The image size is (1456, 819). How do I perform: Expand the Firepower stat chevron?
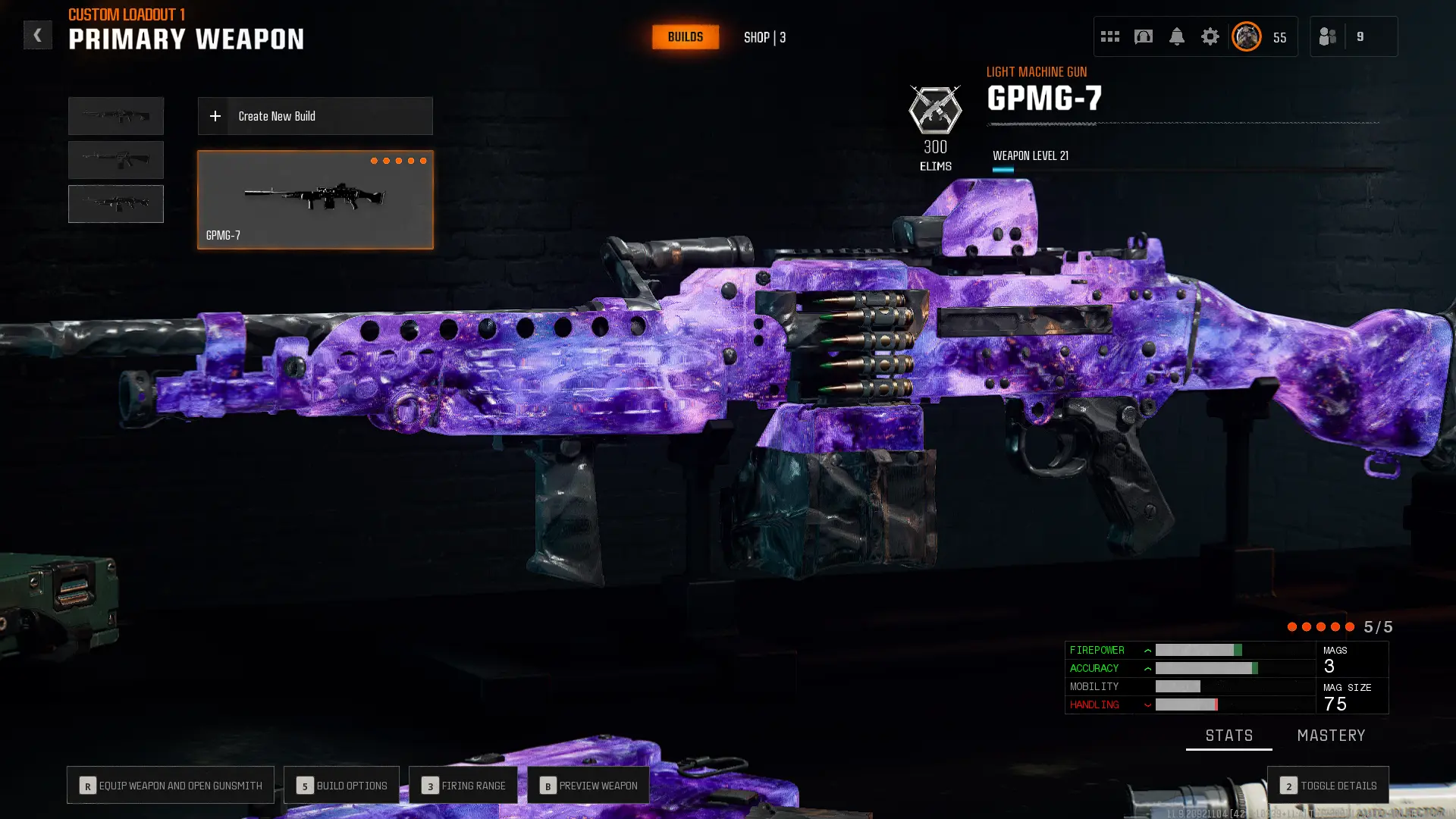pyautogui.click(x=1147, y=650)
